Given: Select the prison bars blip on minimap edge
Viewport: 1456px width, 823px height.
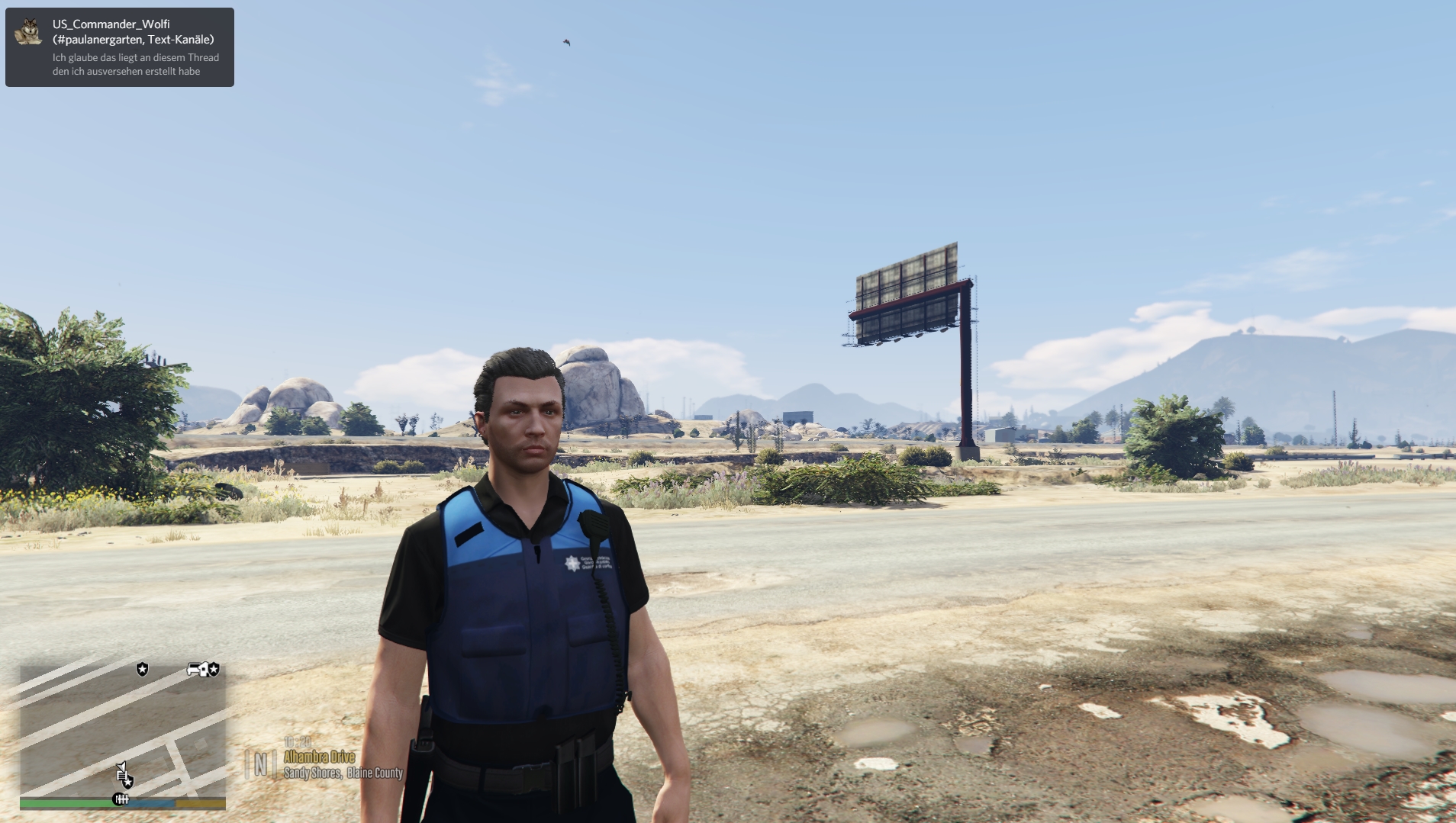Looking at the screenshot, I should pos(121,799).
